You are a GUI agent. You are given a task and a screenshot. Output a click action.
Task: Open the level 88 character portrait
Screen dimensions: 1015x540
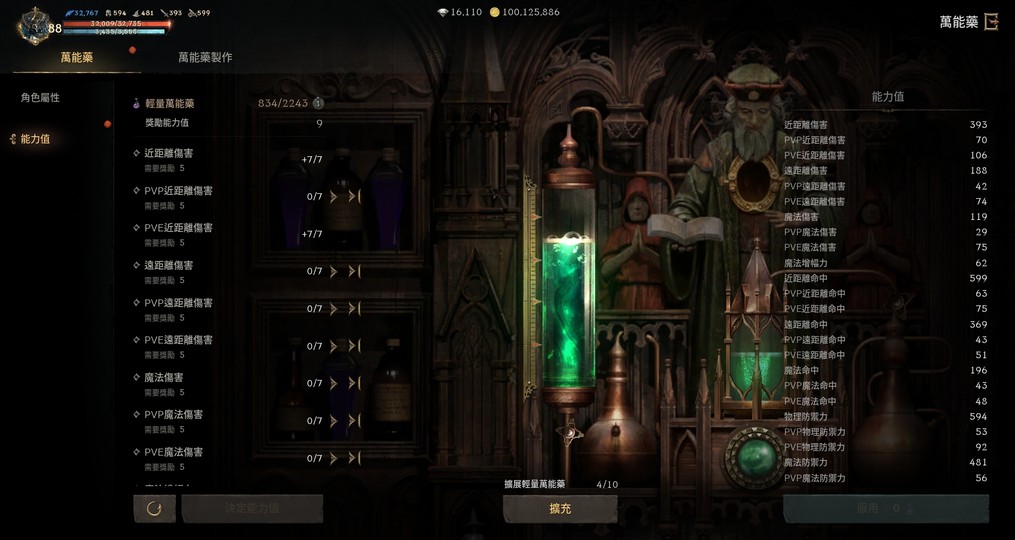coord(36,24)
